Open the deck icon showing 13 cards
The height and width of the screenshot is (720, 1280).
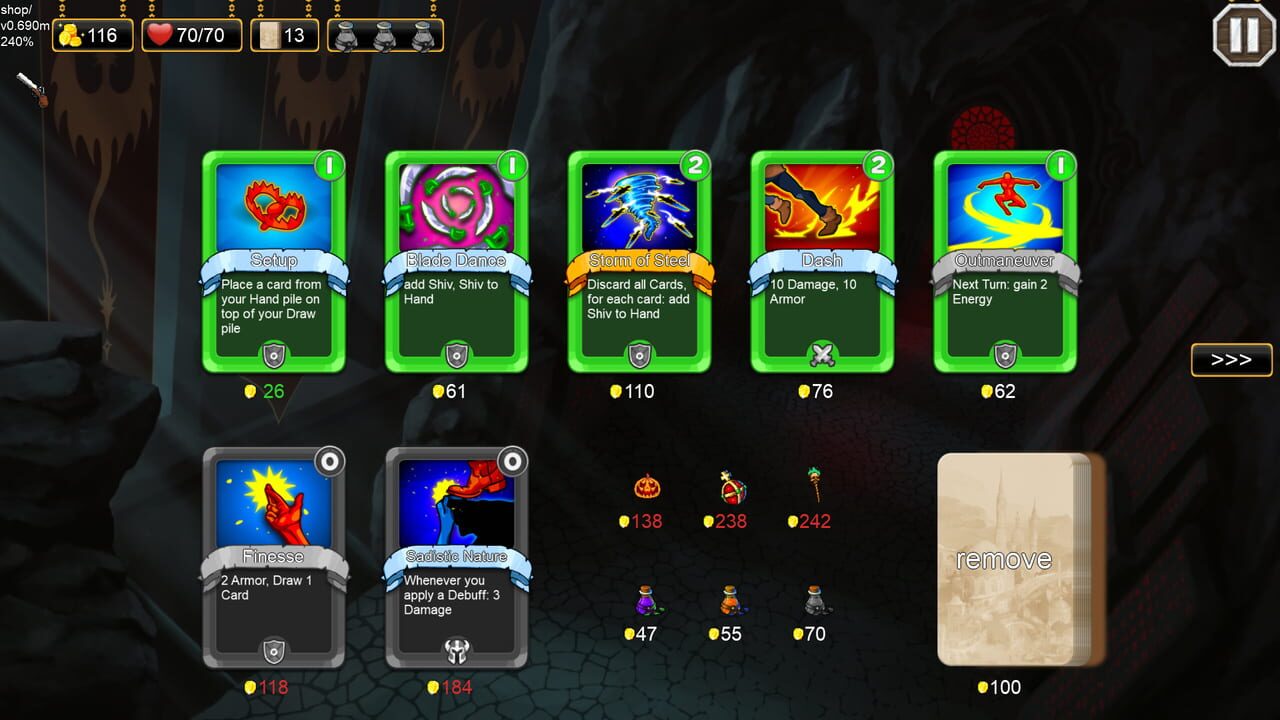(x=284, y=34)
